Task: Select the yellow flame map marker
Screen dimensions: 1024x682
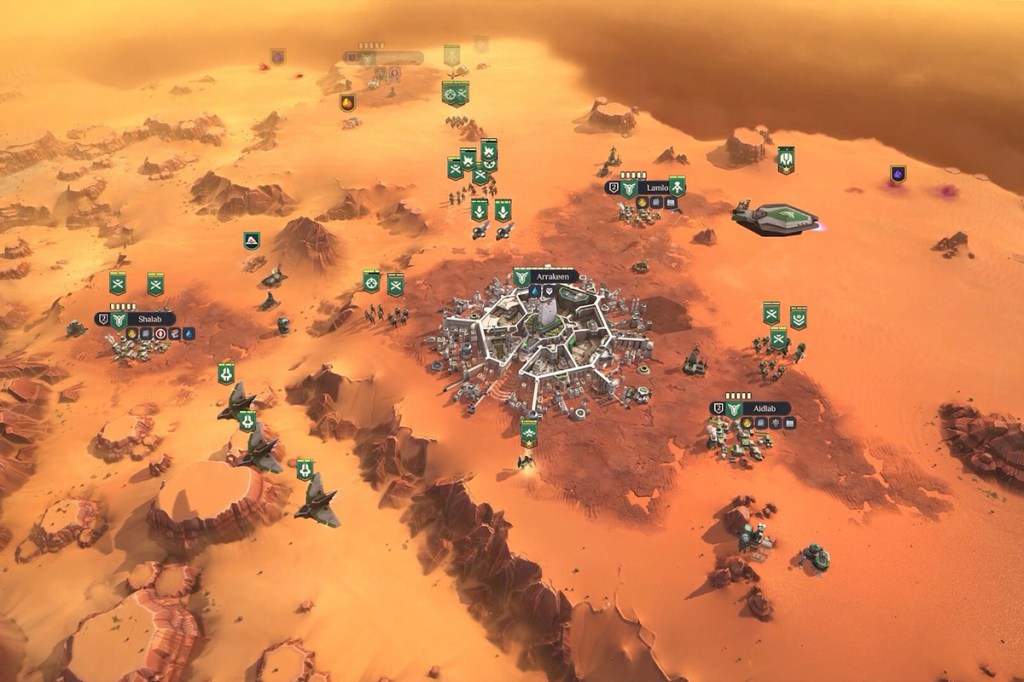Action: click(348, 102)
